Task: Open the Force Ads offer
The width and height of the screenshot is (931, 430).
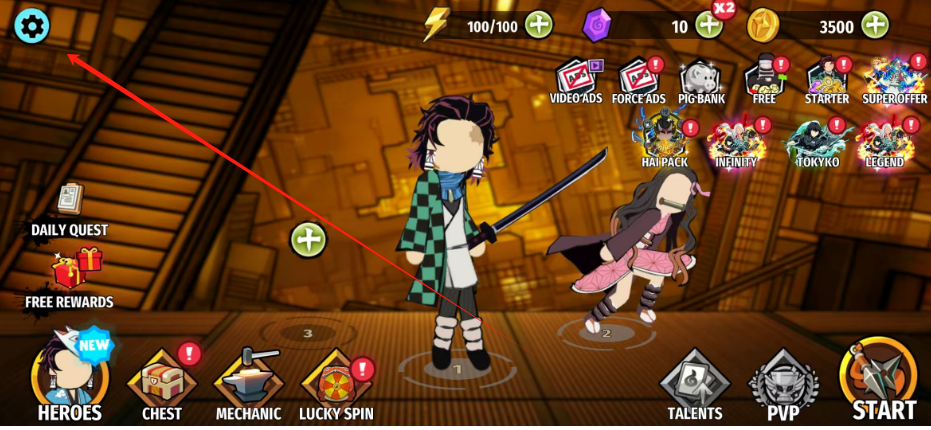Action: 638,79
